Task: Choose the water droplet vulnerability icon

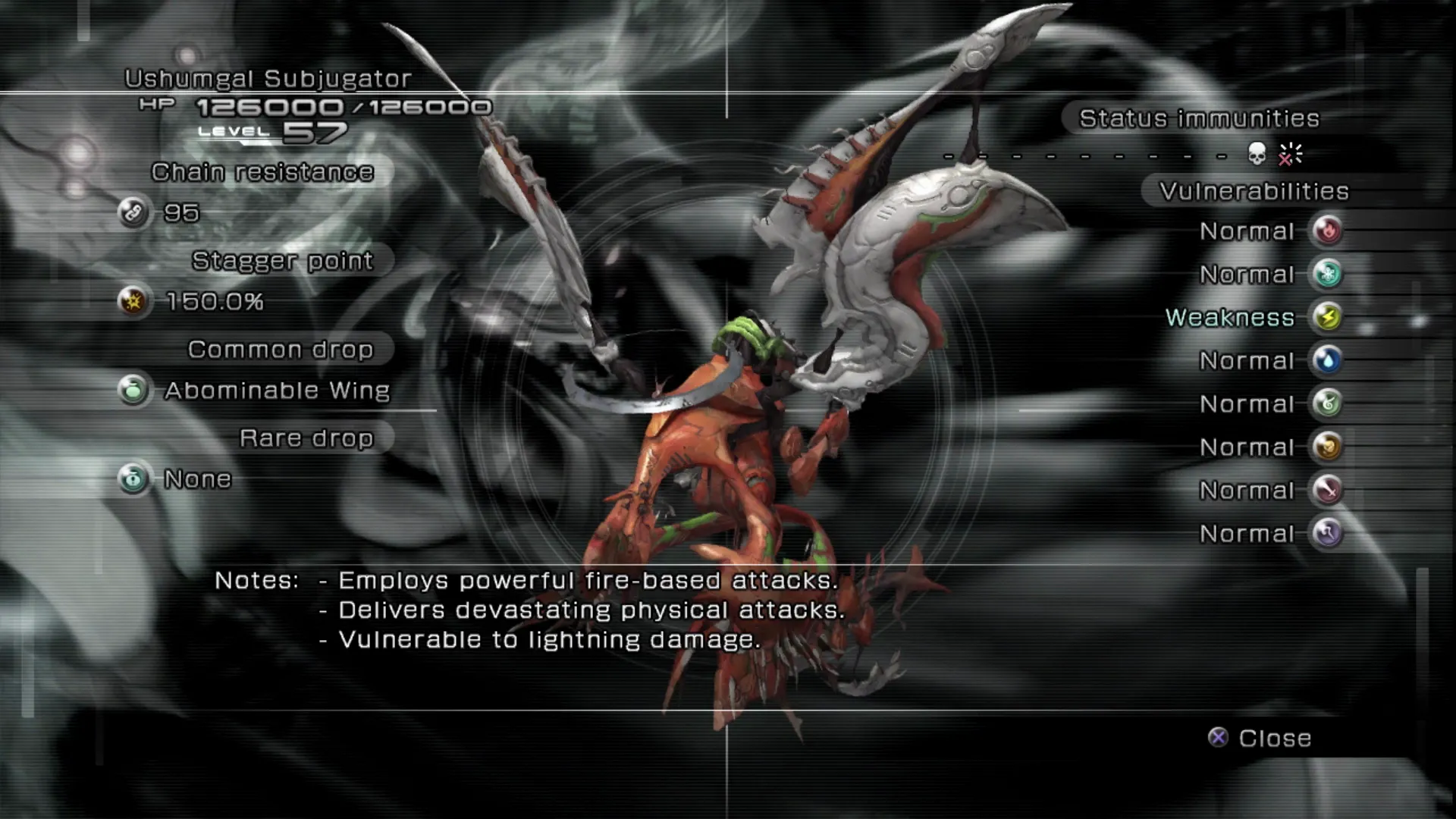Action: (x=1328, y=360)
